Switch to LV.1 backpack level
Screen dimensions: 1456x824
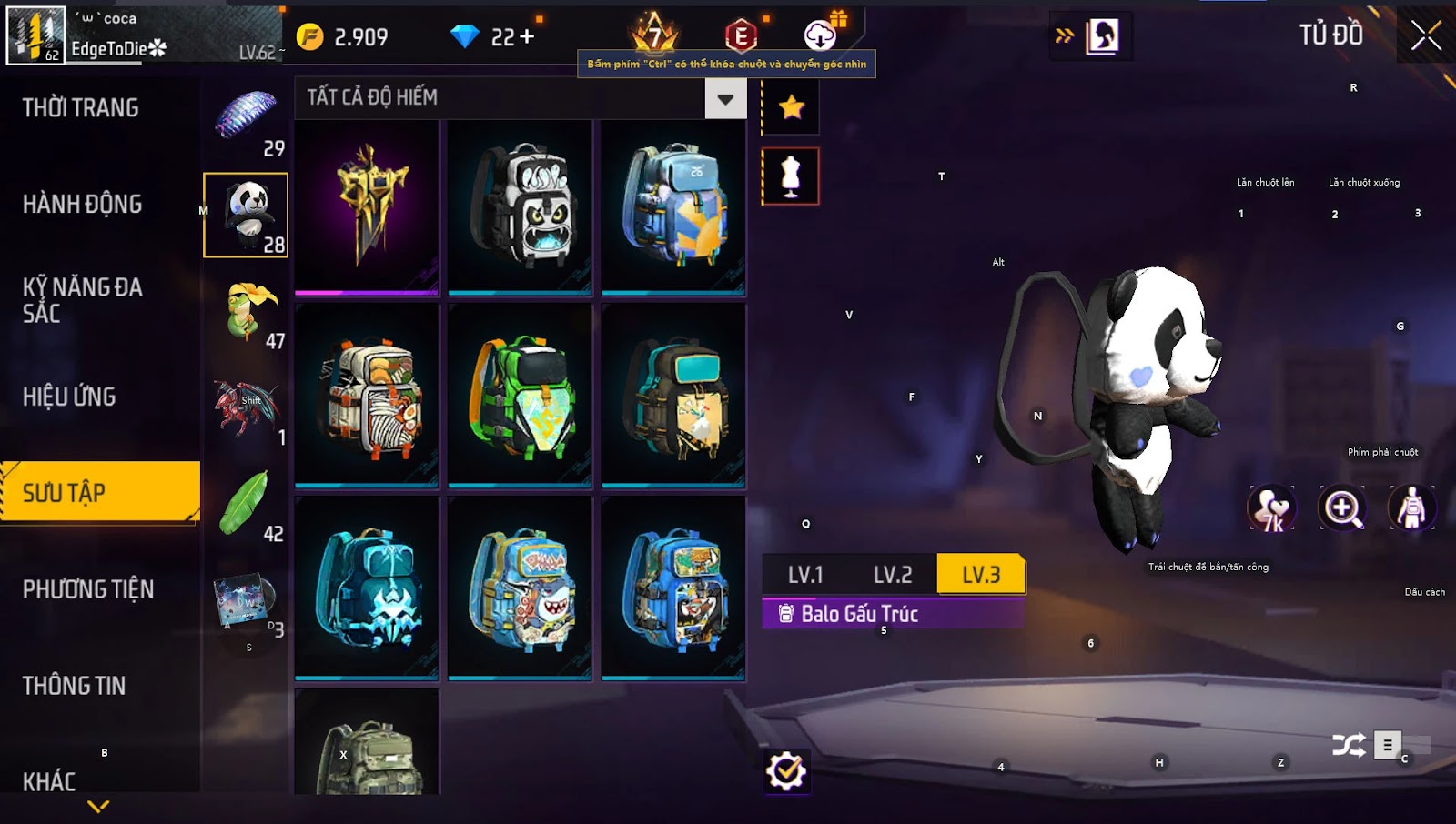pos(805,575)
